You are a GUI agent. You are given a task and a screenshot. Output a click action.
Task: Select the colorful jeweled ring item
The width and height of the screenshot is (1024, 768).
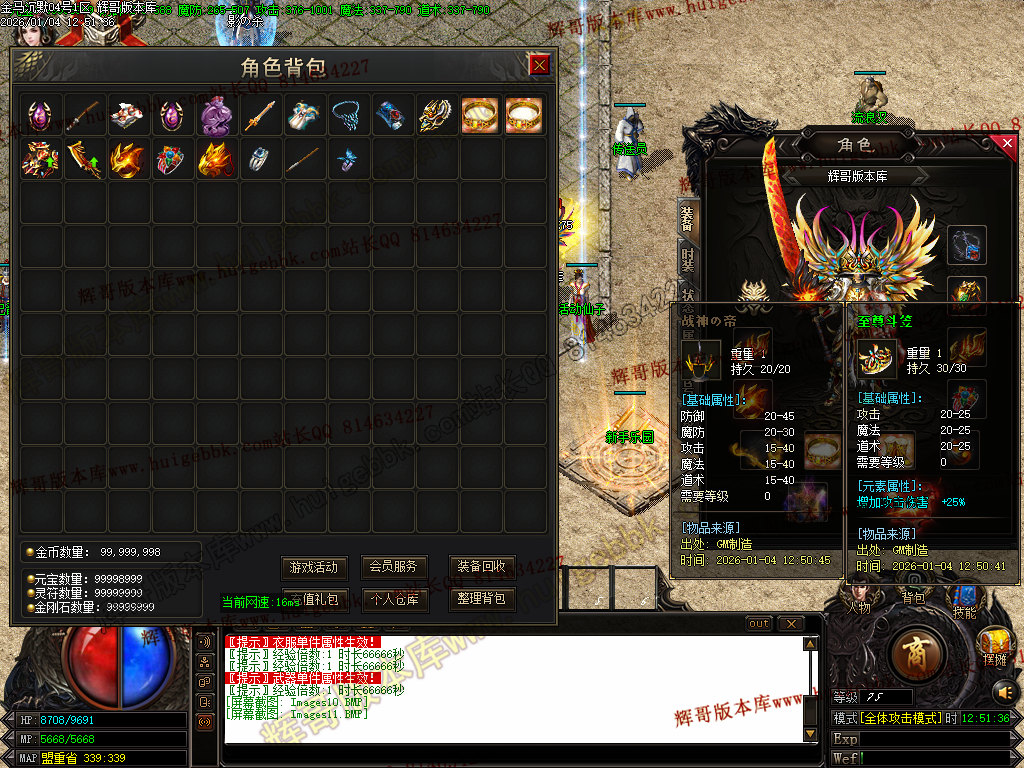173,159
